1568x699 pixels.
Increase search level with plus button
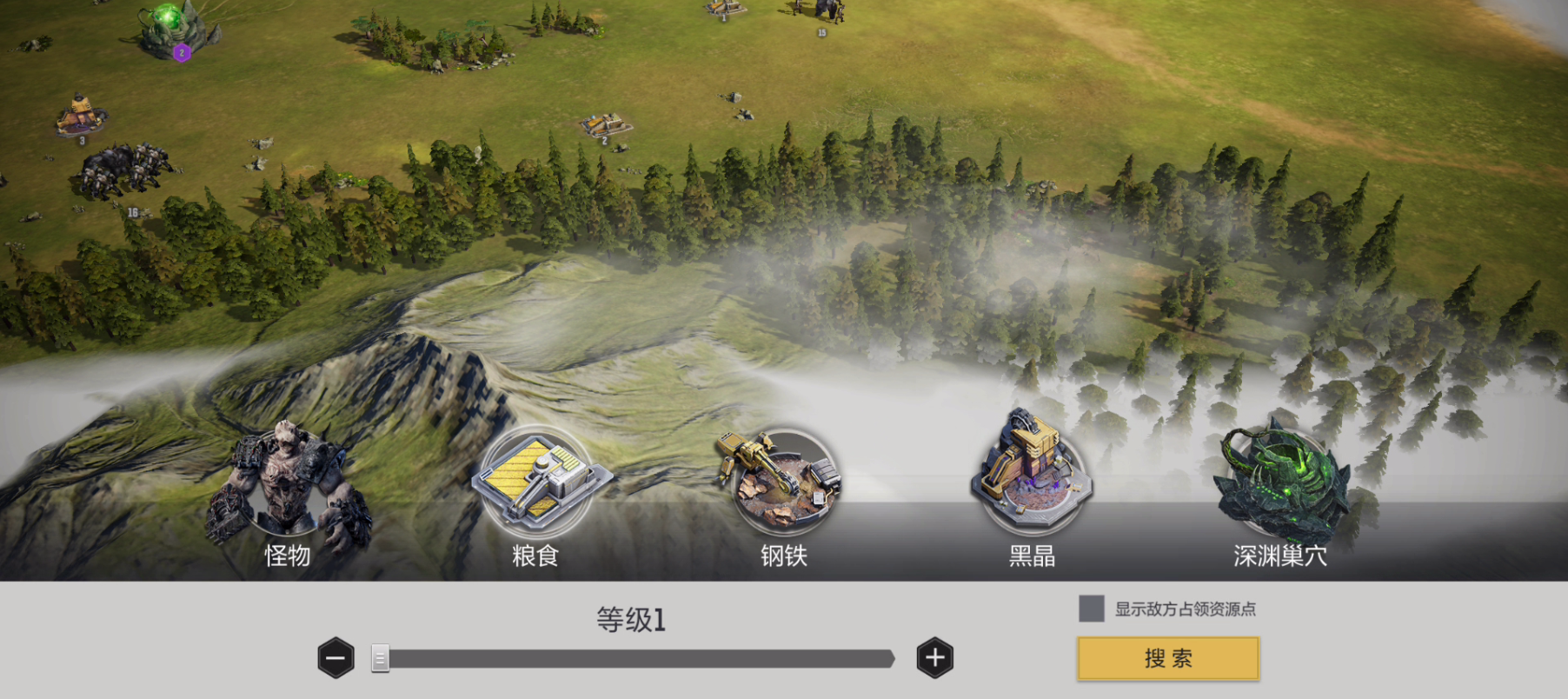coord(934,658)
